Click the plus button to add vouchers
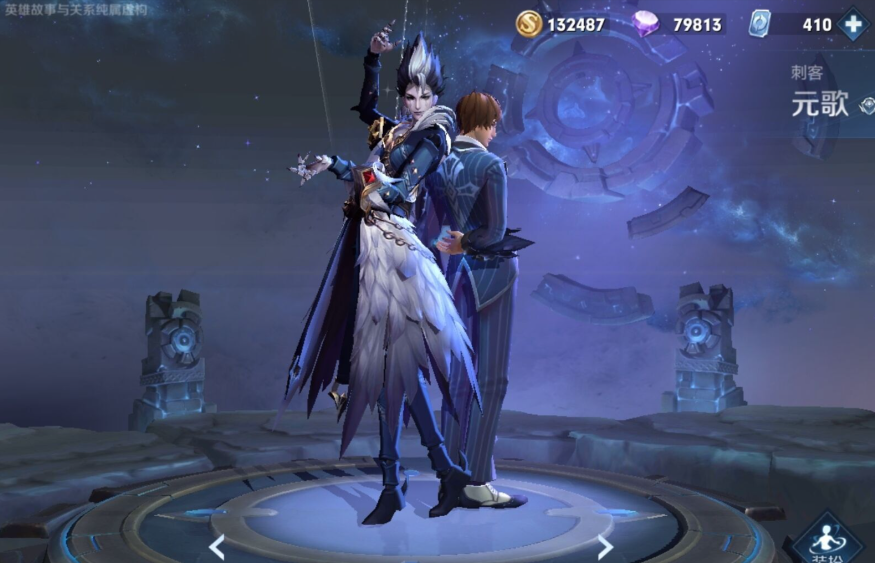This screenshot has width=875, height=563. [x=853, y=24]
